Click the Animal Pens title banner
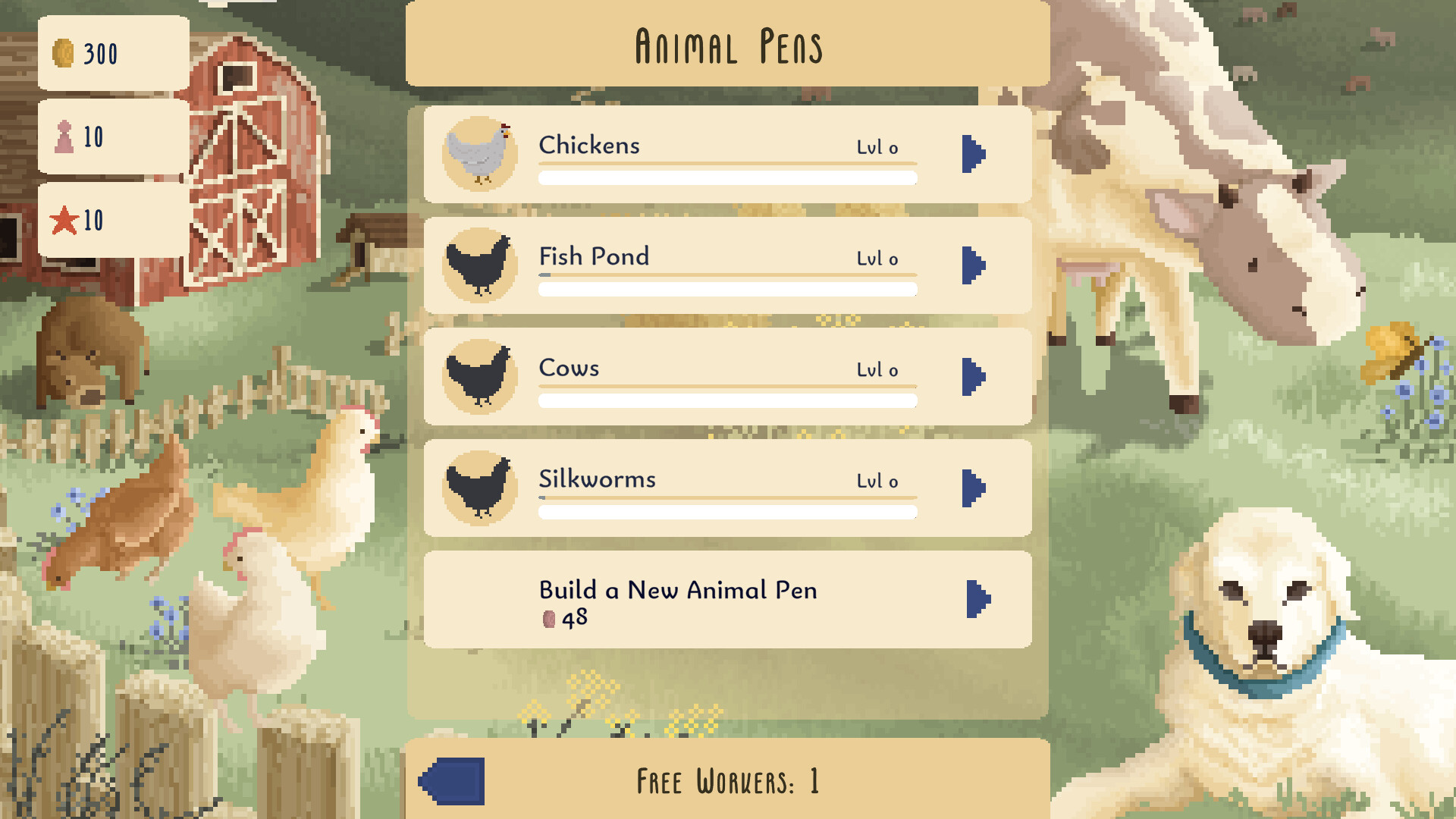The image size is (1456, 819). point(726,45)
